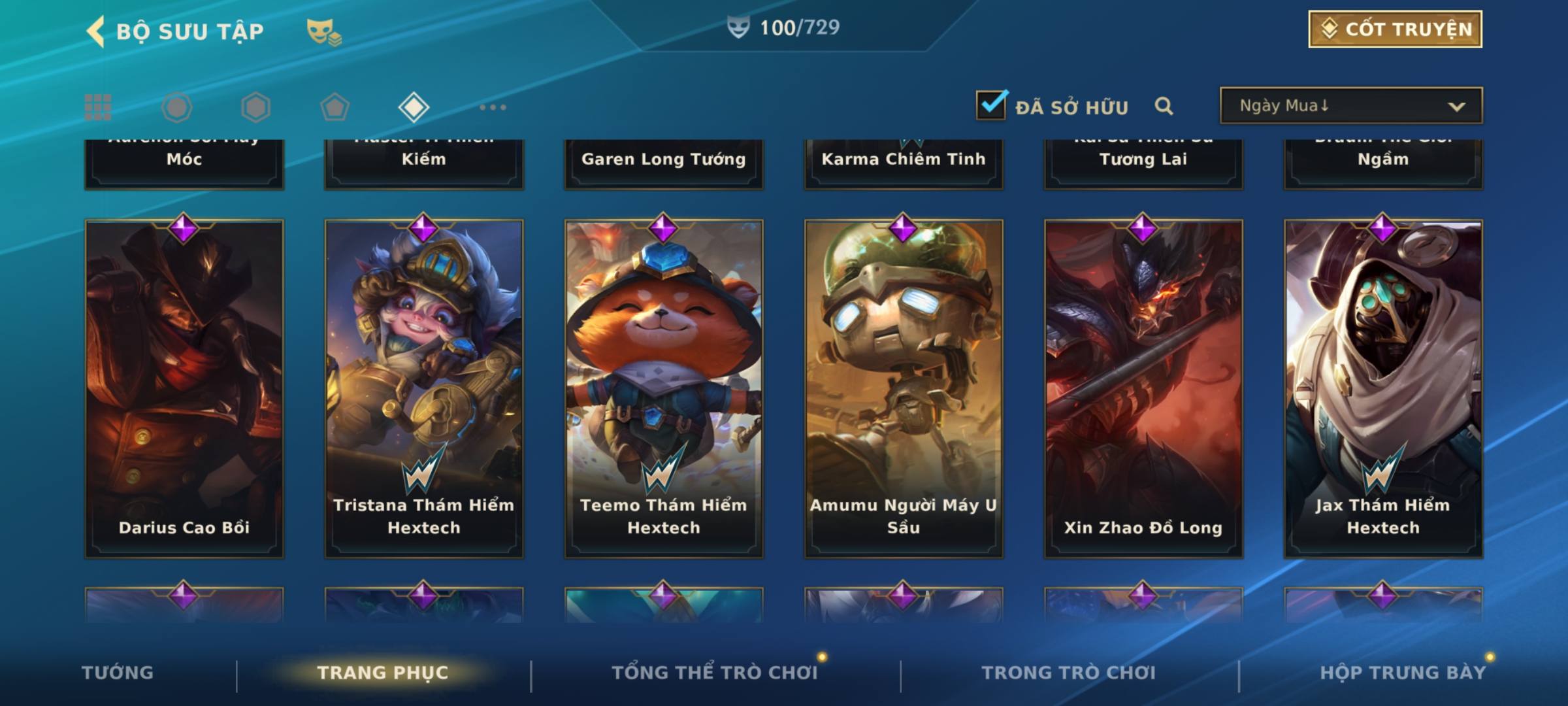This screenshot has width=1568, height=706.
Task: Open the Ngày Mua sort dropdown
Action: coord(1350,106)
